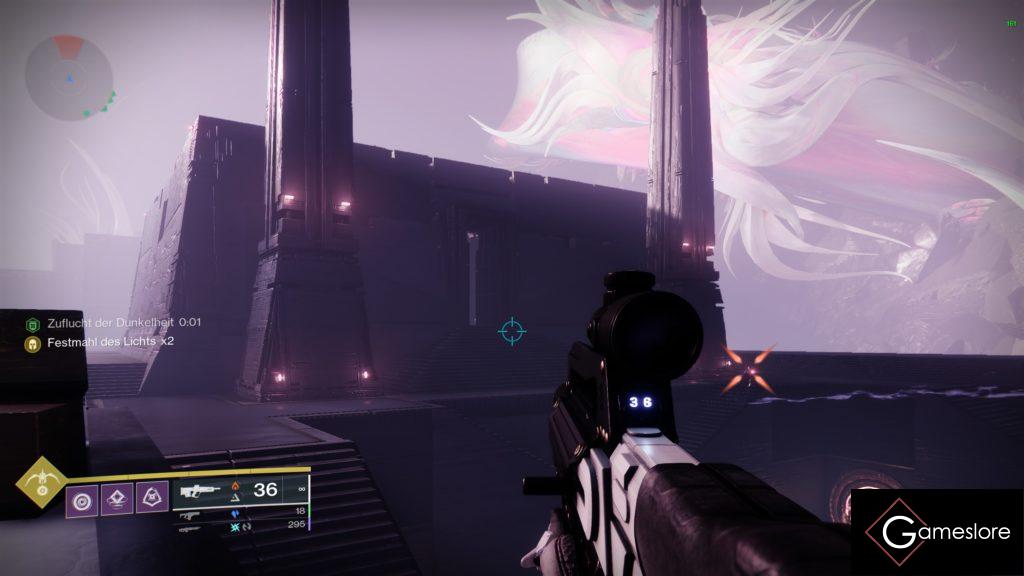Switch to the secondary weapon with 18 ammo
Screen dimensions: 1024x576
(190, 514)
